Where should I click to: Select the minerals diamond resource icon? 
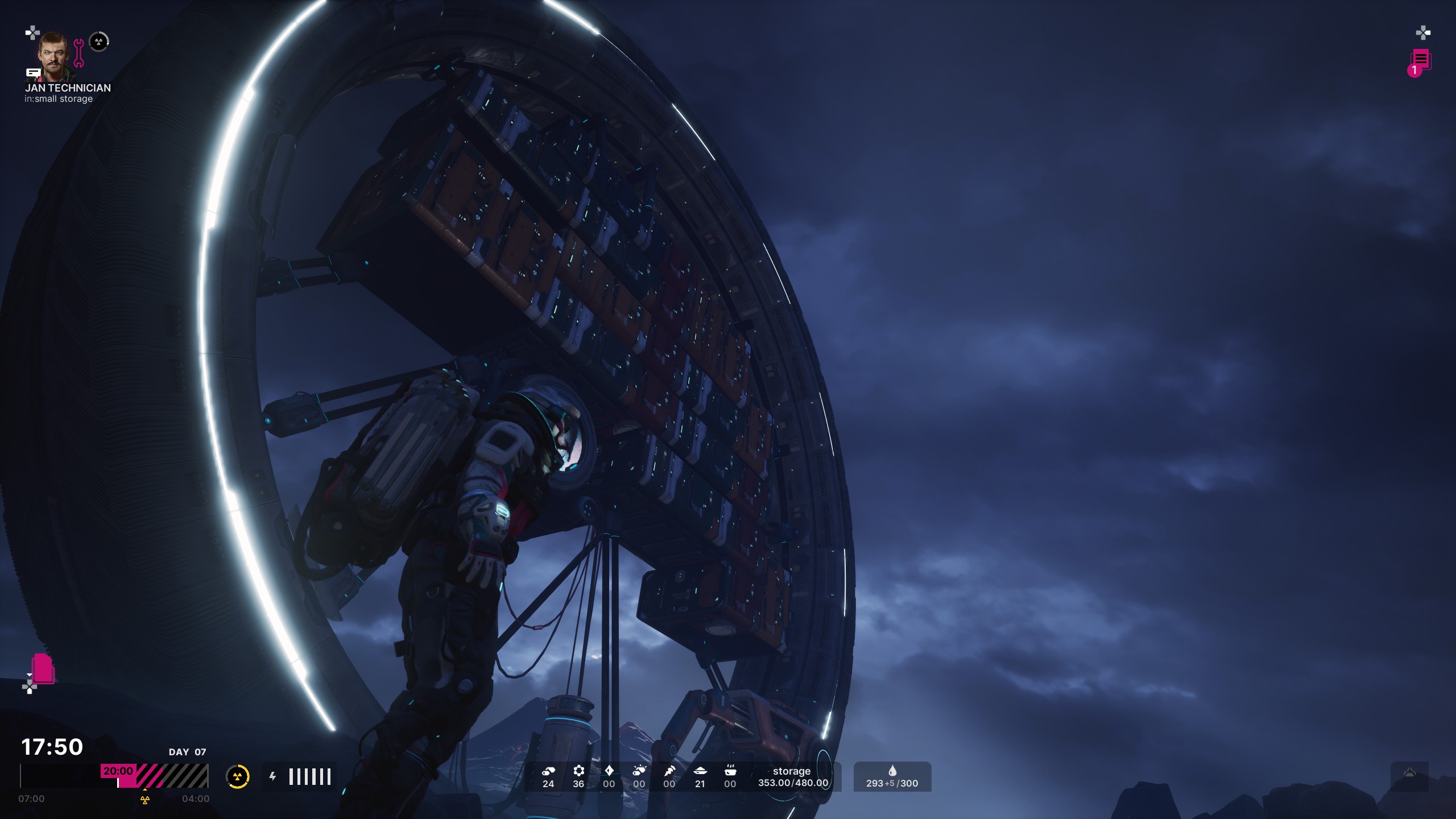pyautogui.click(x=609, y=771)
